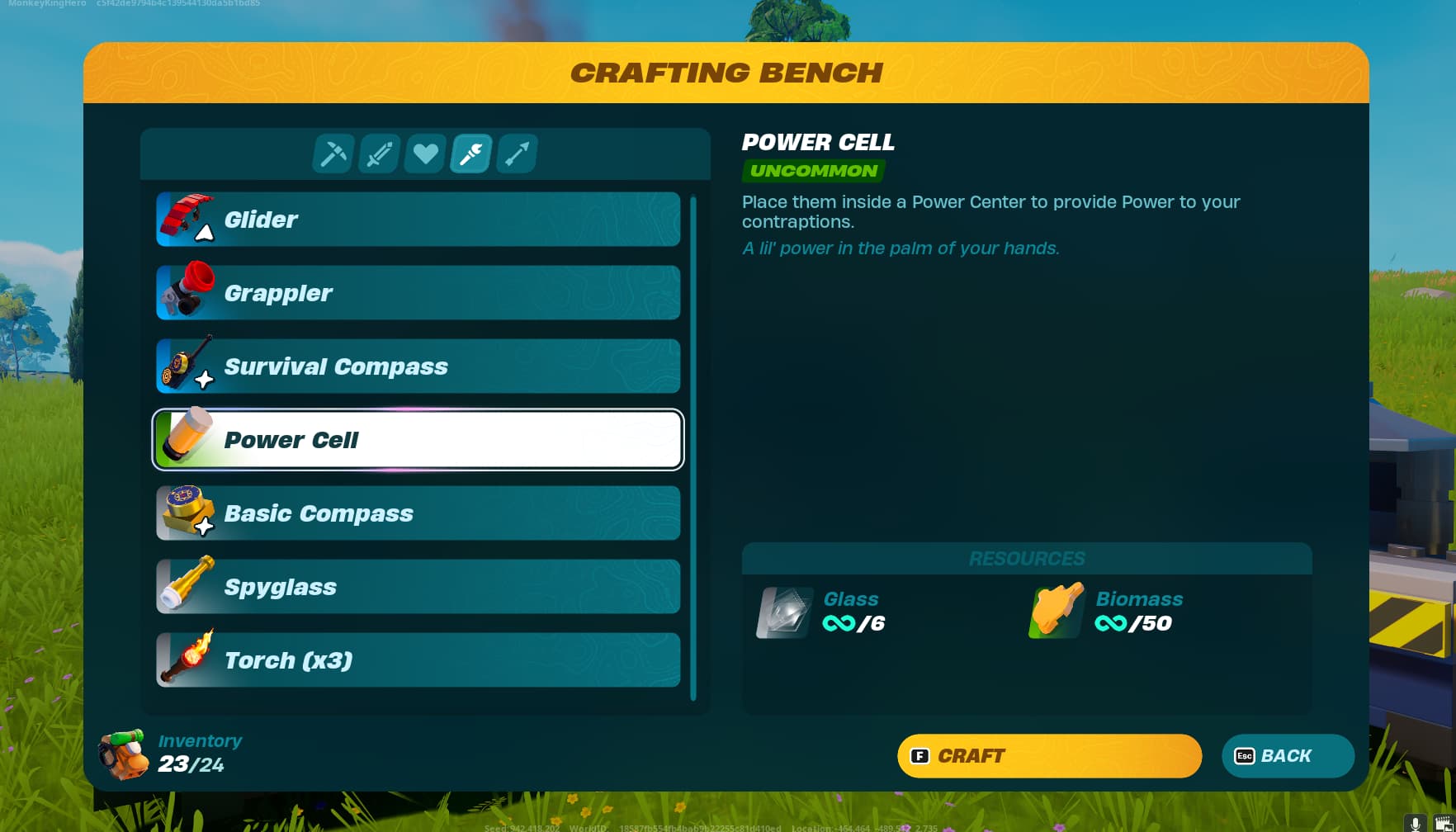
Task: Select the arrow ammo category icon
Action: point(516,153)
